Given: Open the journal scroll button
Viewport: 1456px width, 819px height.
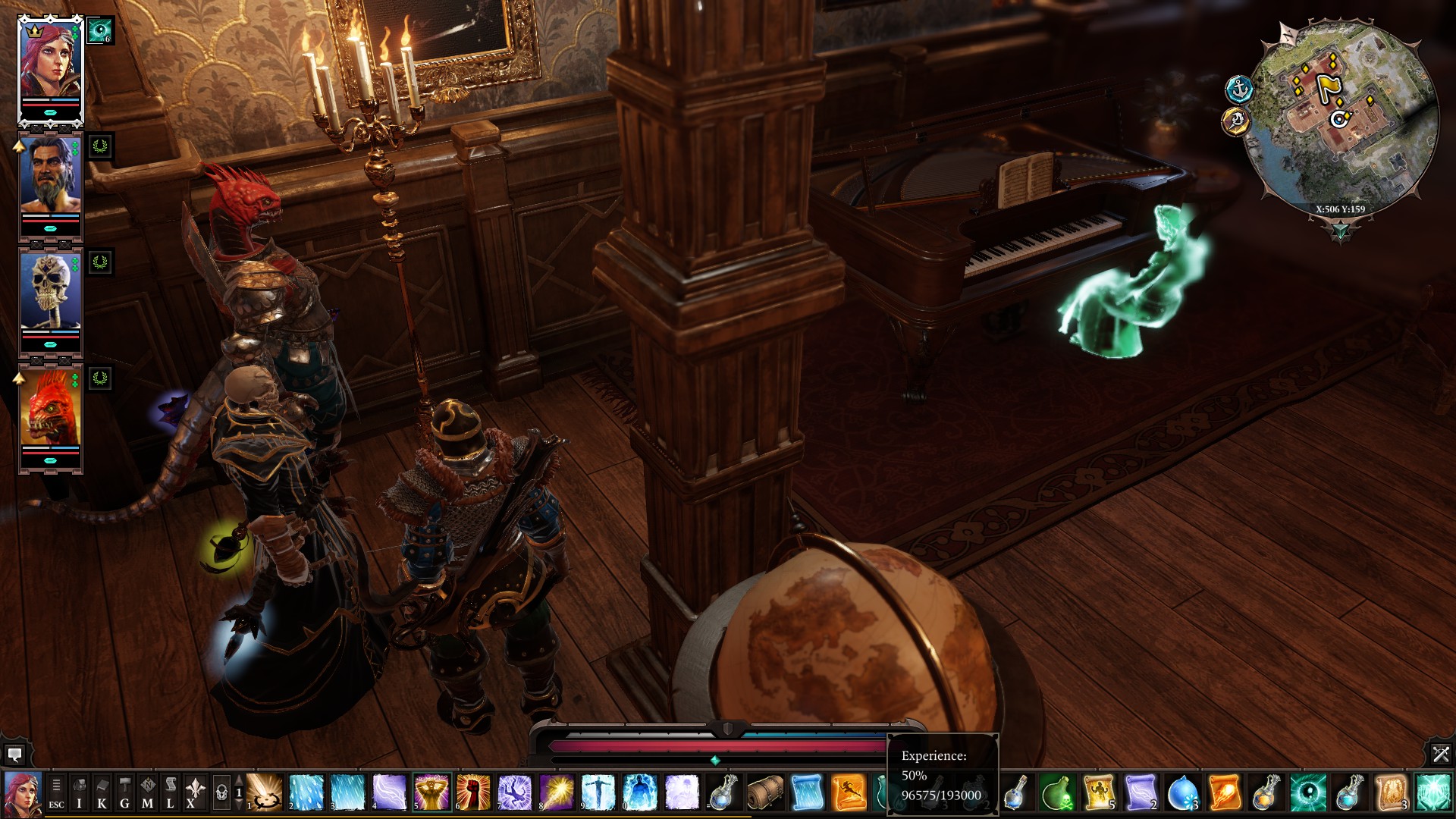Looking at the screenshot, I should [170, 793].
